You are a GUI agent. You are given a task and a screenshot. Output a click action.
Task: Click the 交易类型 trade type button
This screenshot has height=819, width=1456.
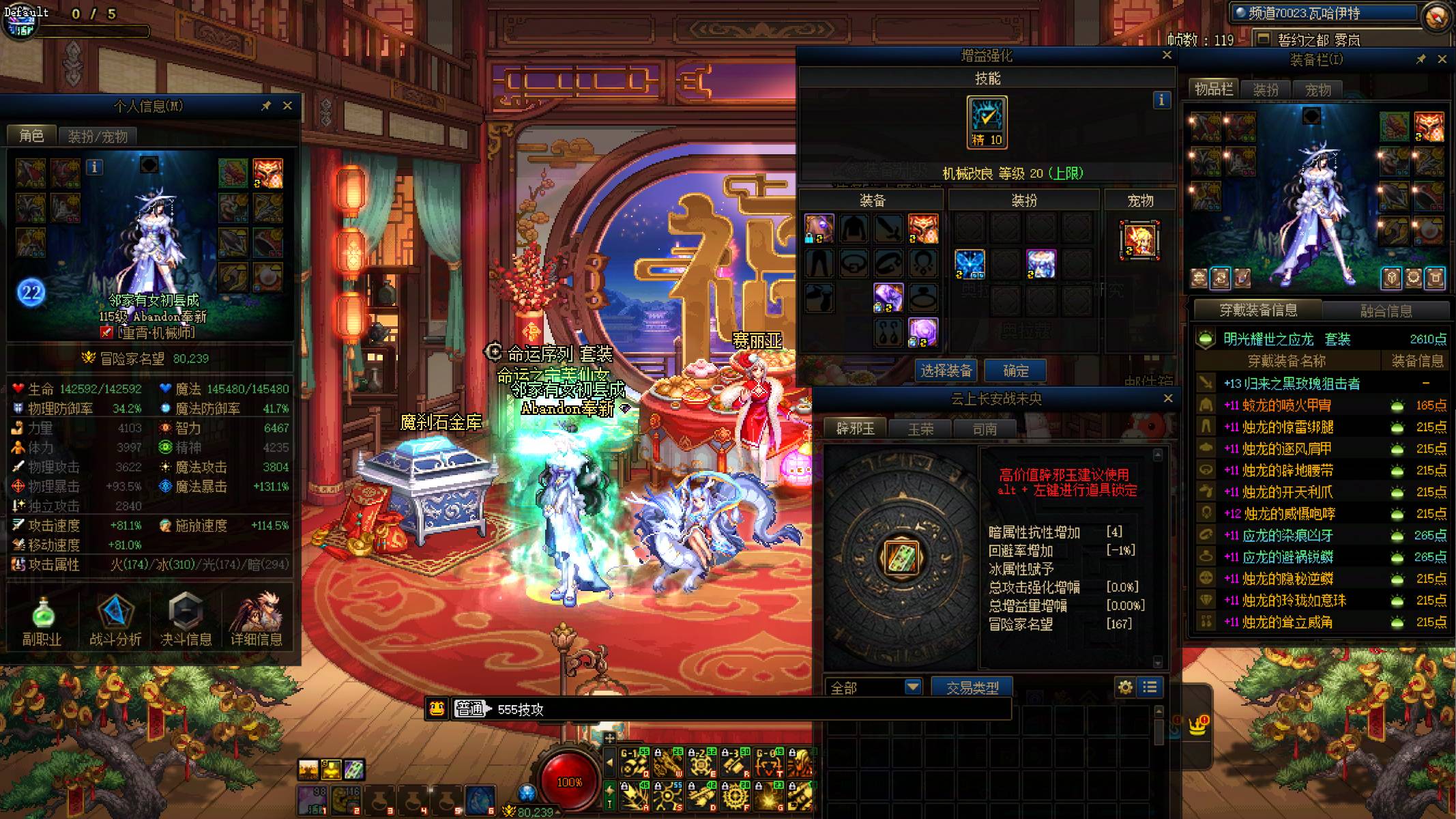pyautogui.click(x=972, y=687)
